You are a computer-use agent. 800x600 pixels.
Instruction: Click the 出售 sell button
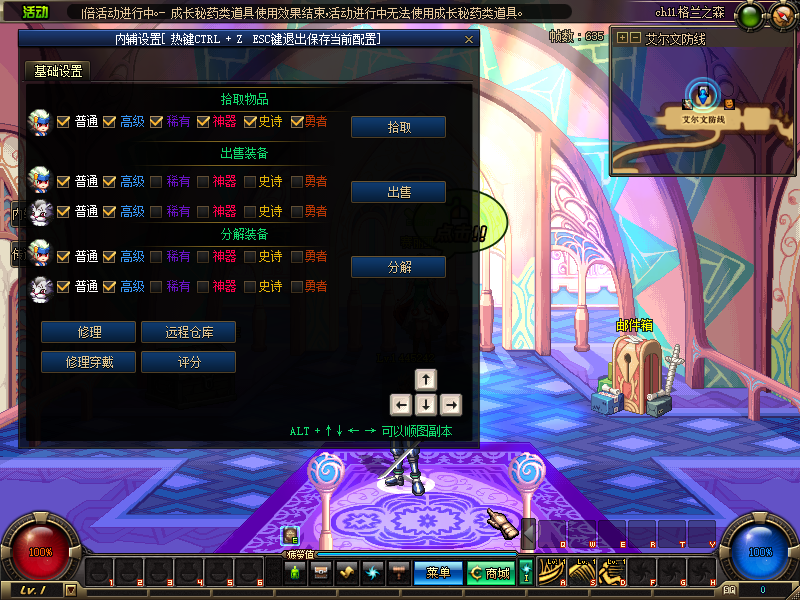[398, 192]
